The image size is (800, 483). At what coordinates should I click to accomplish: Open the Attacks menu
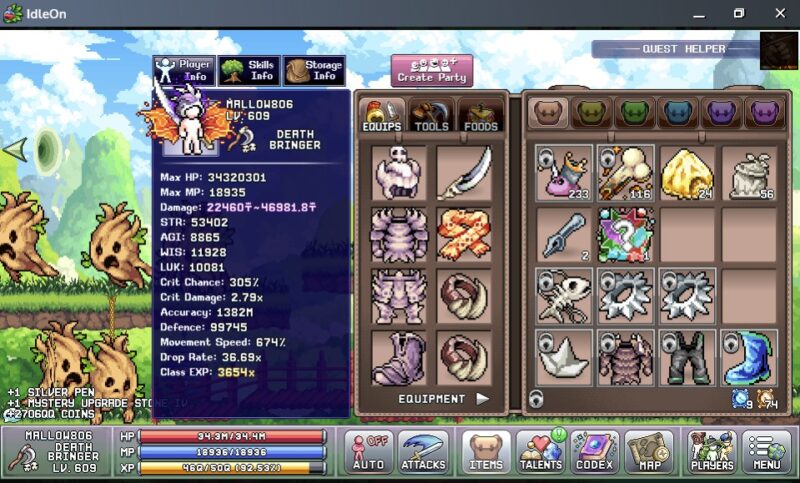tap(423, 452)
